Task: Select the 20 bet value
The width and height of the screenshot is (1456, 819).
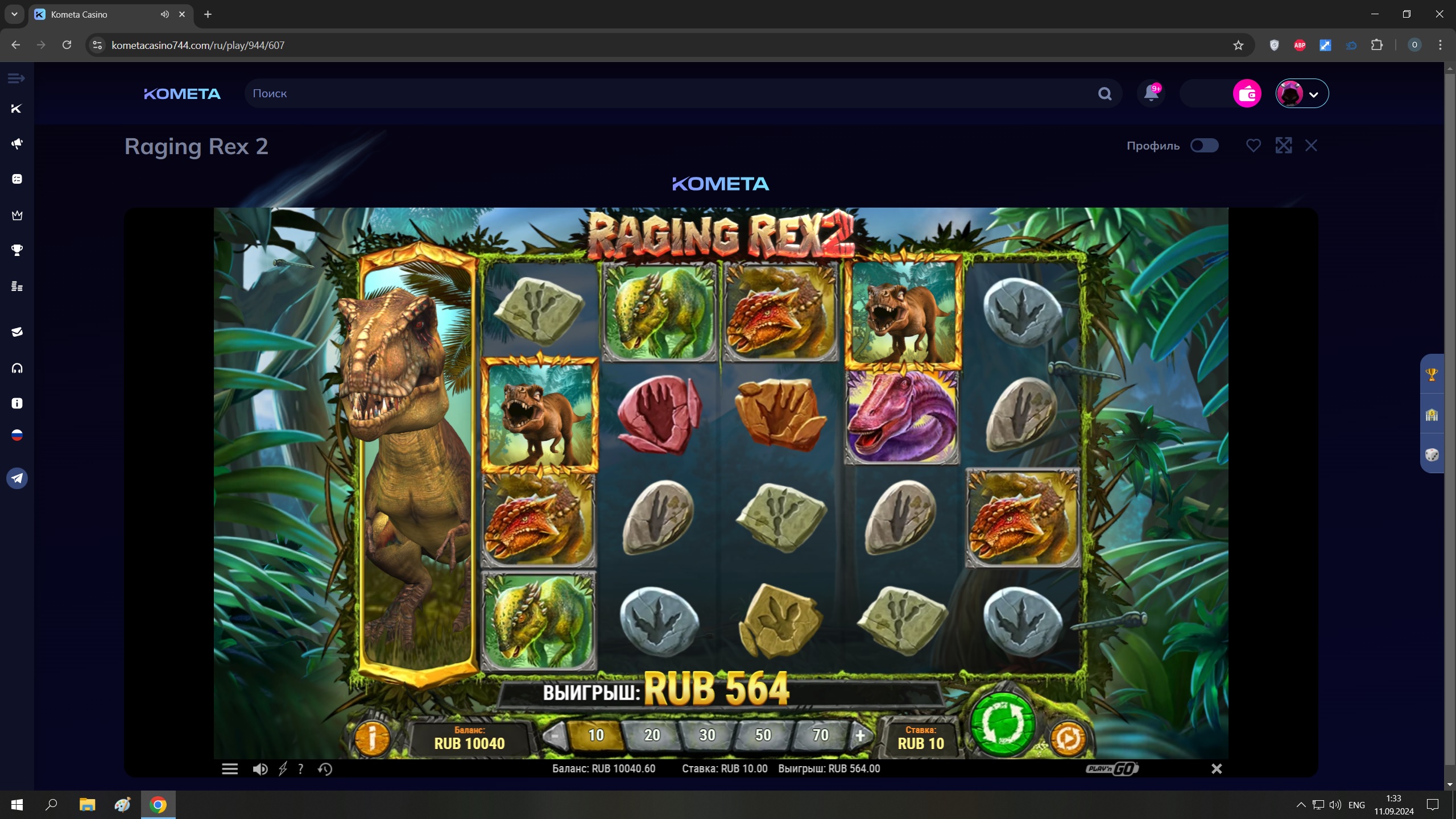Action: [652, 735]
